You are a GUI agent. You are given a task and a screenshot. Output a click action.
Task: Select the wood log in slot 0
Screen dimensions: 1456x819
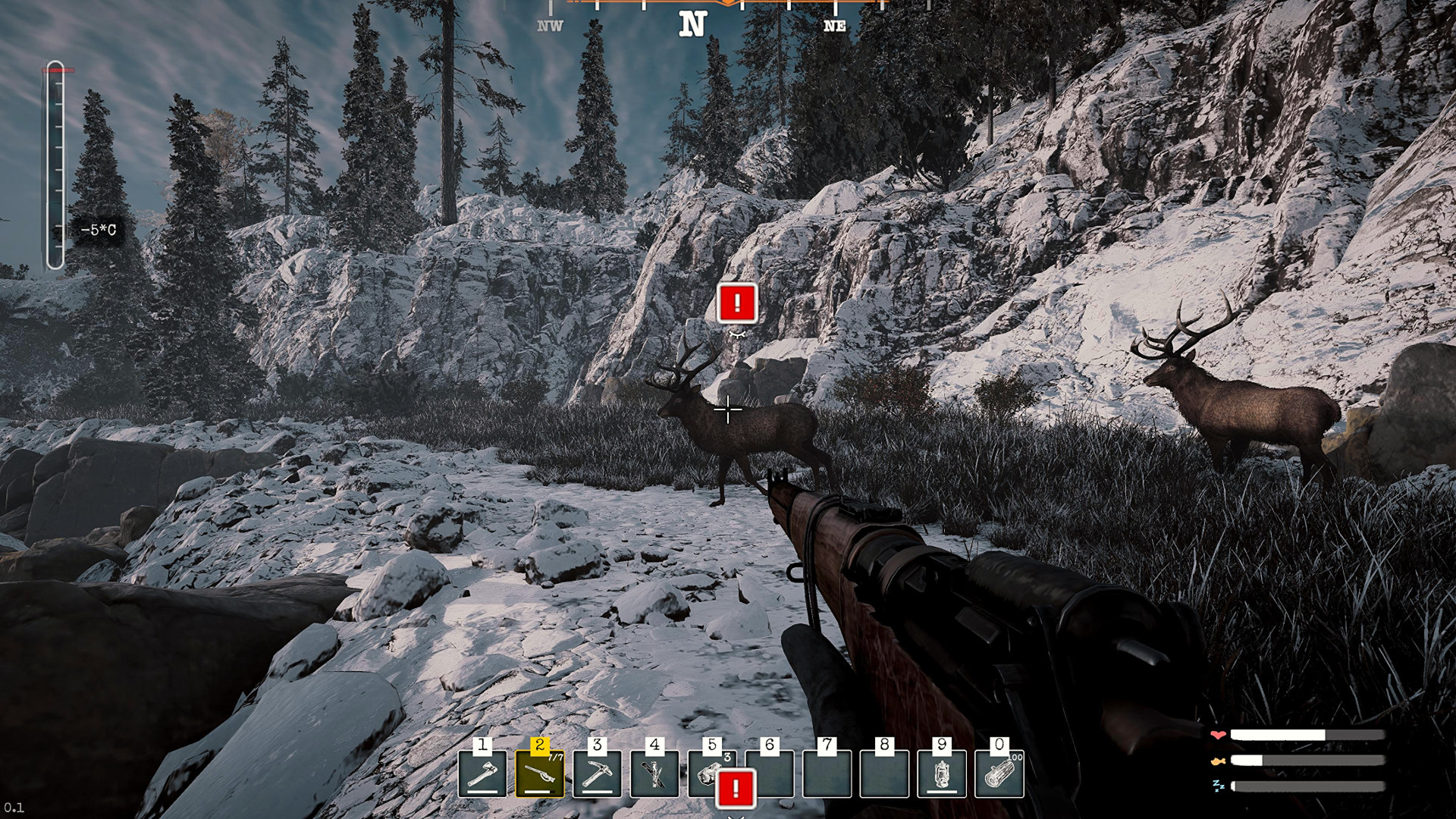pos(999,774)
